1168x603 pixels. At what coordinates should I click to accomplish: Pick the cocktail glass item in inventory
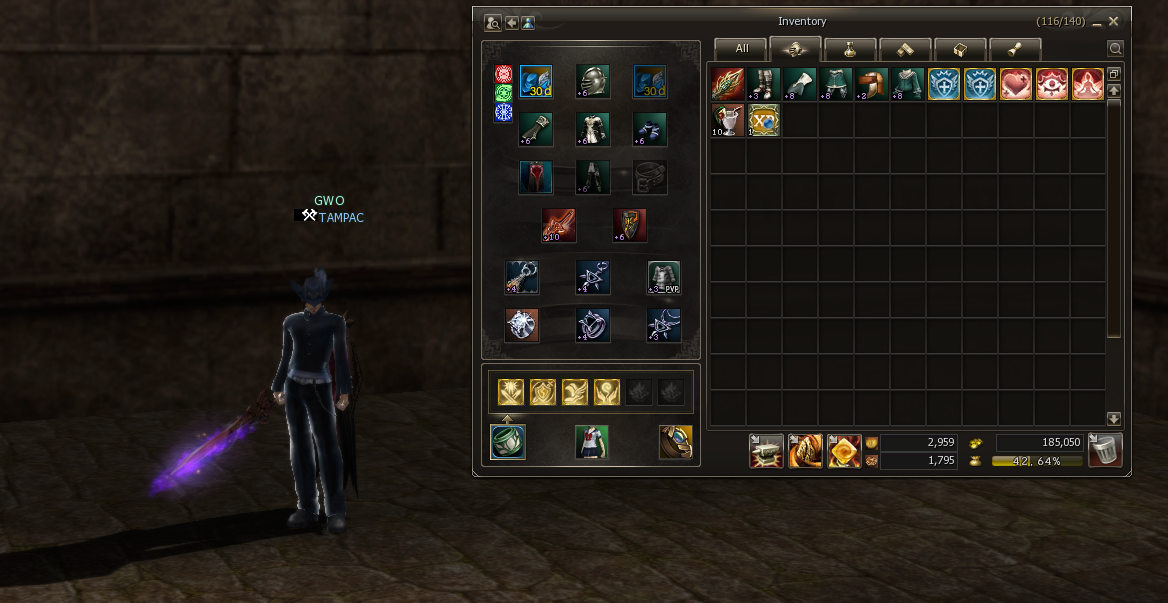tap(728, 120)
